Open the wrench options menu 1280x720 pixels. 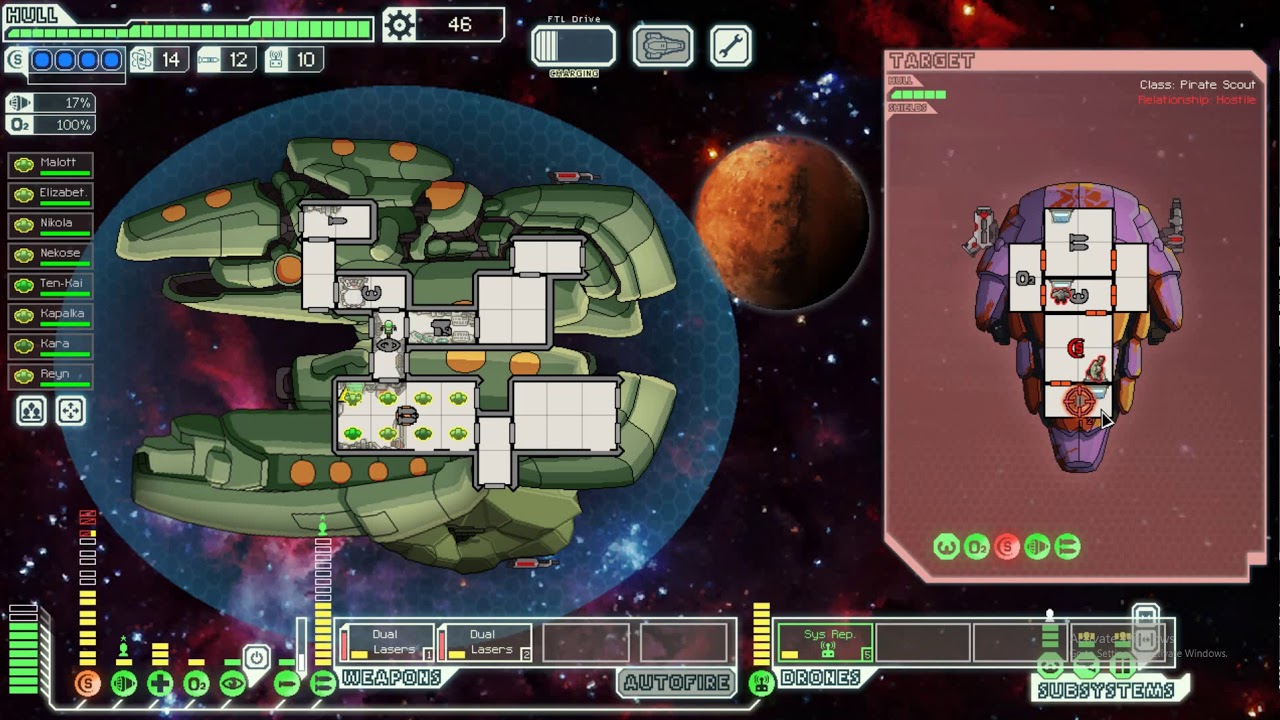click(x=731, y=46)
